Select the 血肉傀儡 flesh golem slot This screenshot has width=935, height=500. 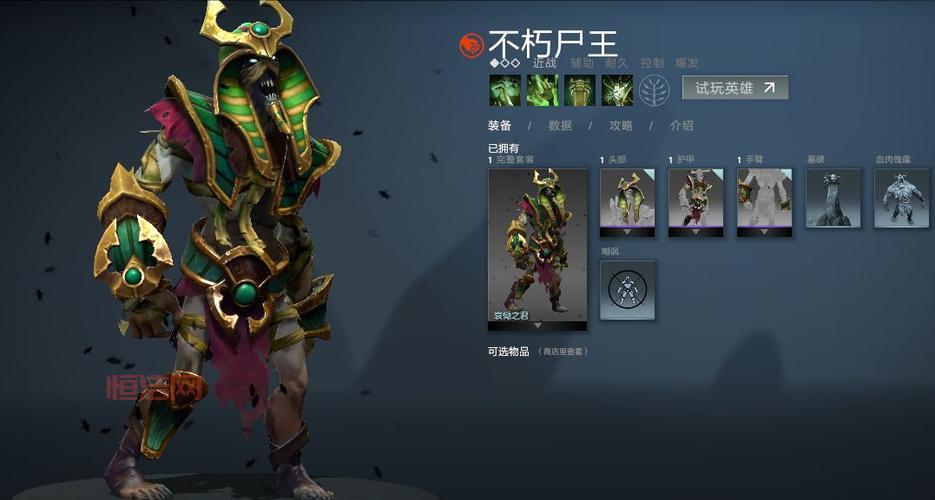901,198
